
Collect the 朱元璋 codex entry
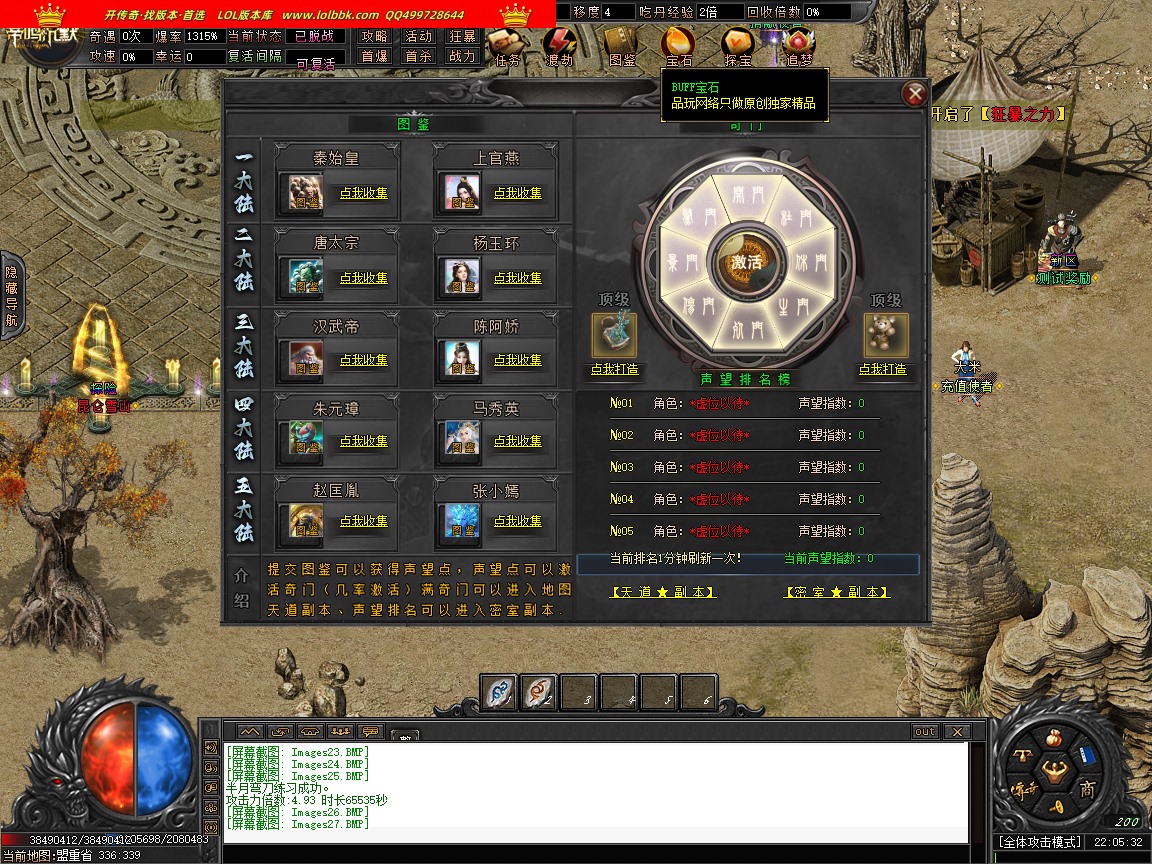pyautogui.click(x=364, y=441)
